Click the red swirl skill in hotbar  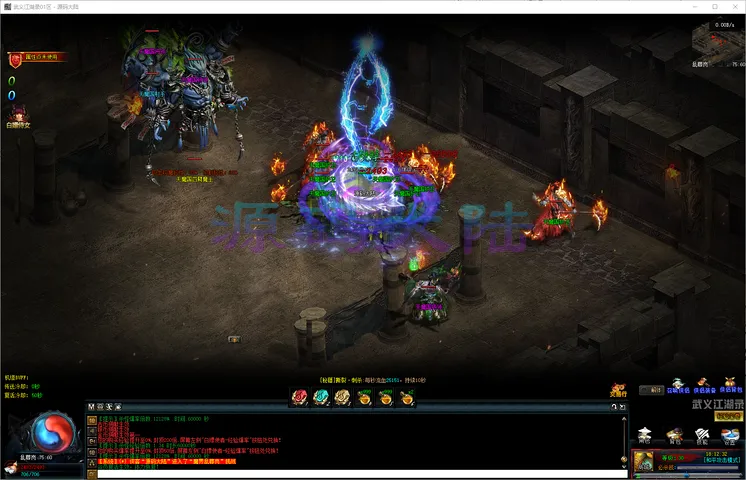[298, 397]
